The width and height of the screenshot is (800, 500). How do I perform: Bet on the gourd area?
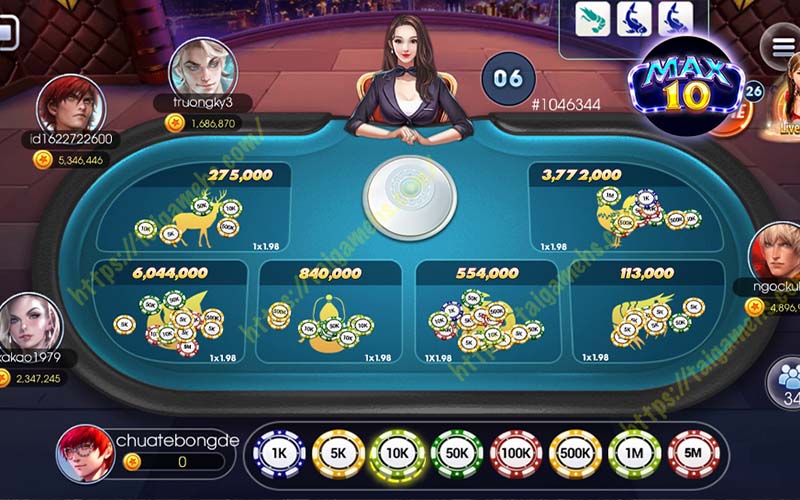(x=330, y=314)
